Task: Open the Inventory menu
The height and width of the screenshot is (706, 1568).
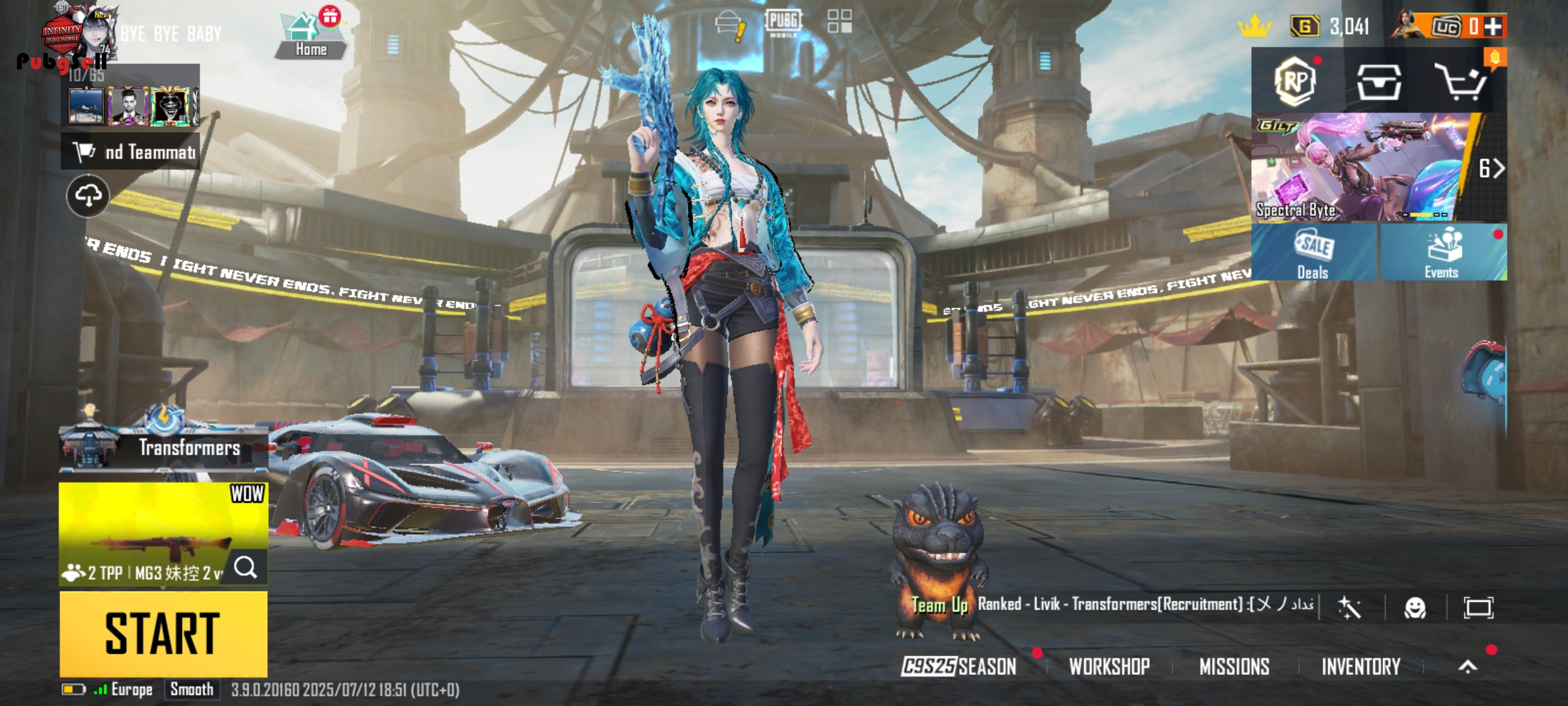Action: (x=1361, y=666)
